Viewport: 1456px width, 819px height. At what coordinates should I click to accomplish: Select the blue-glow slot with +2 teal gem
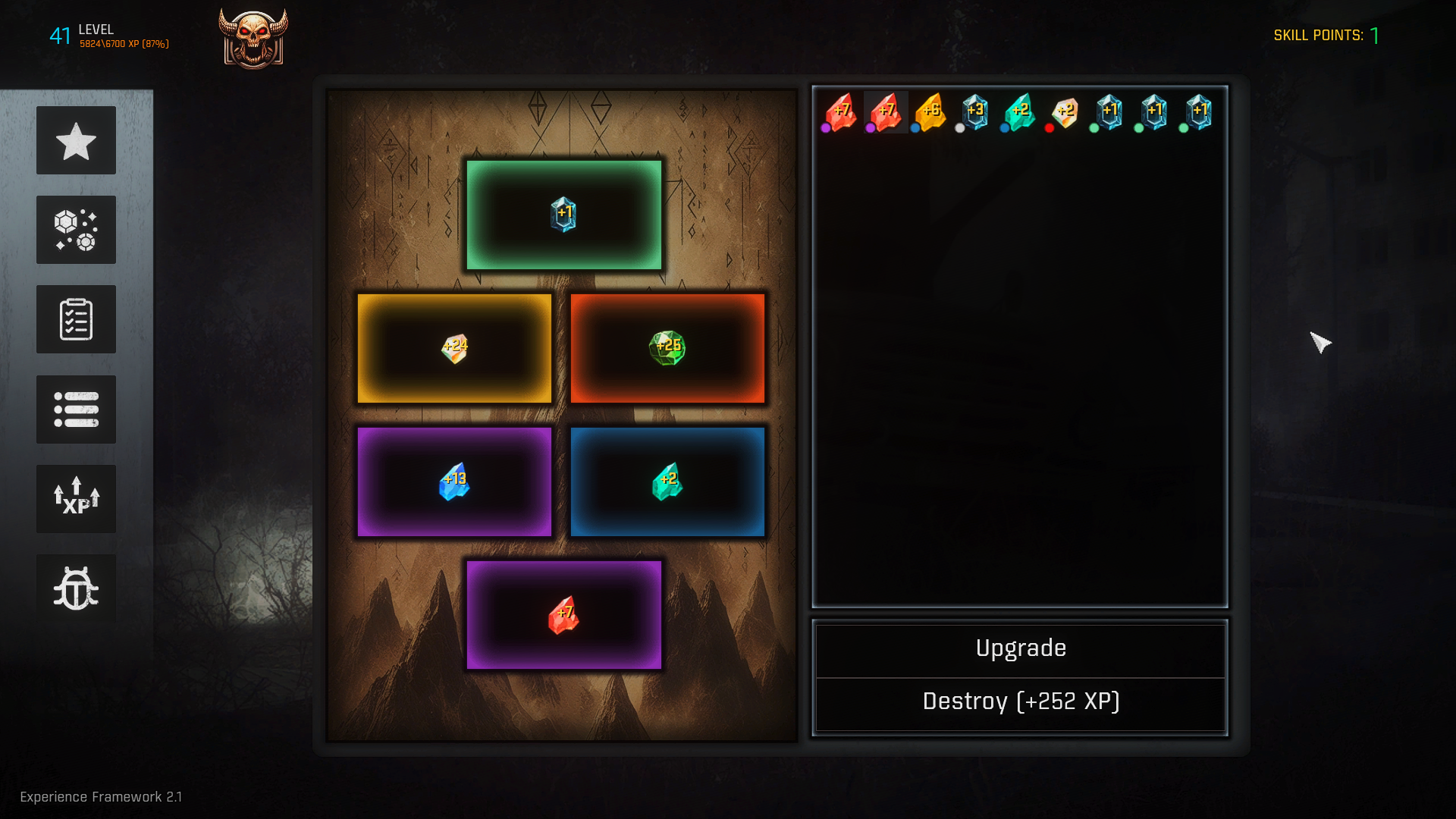pyautogui.click(x=667, y=482)
